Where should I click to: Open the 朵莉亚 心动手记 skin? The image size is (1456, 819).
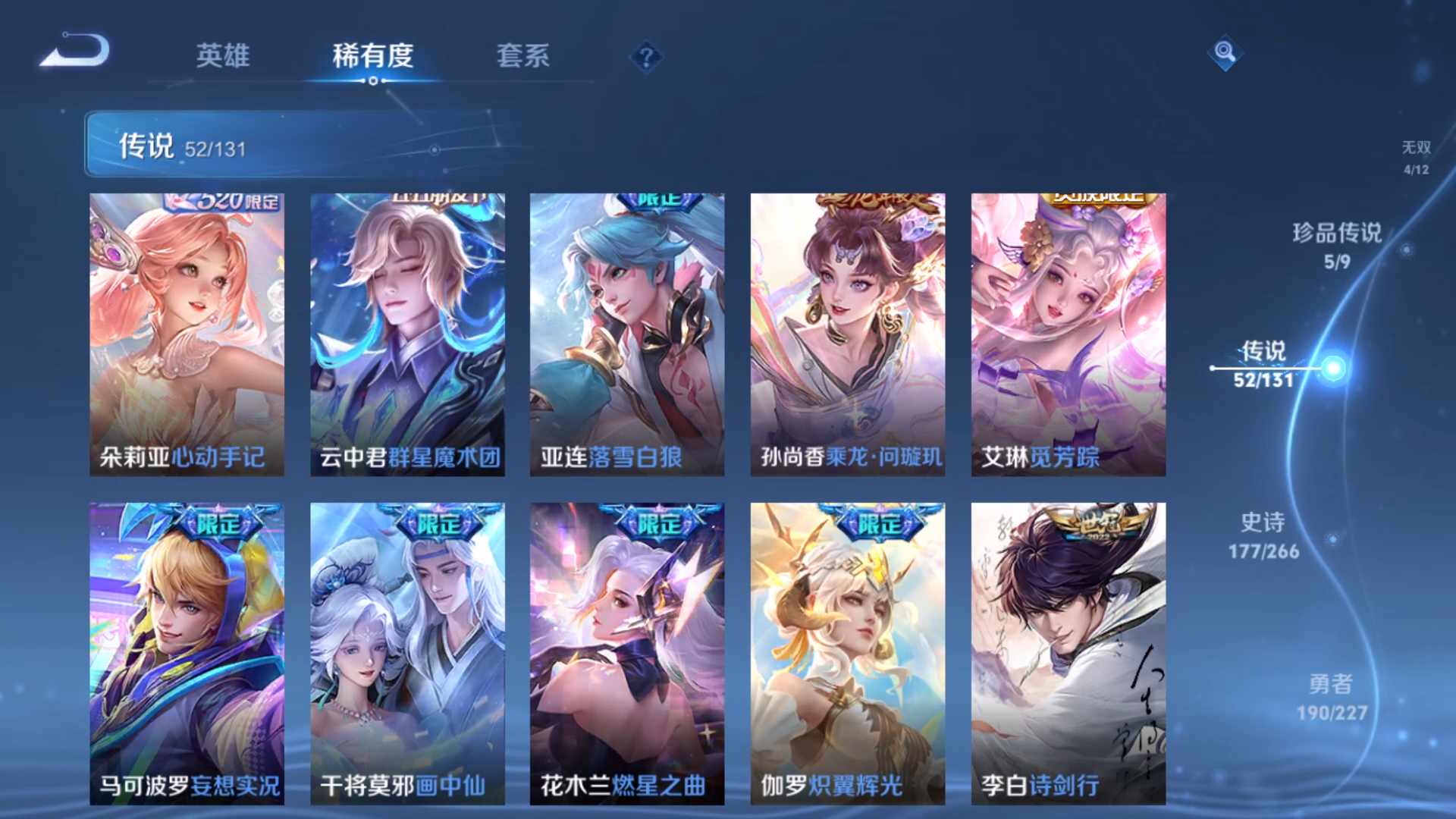coord(188,334)
